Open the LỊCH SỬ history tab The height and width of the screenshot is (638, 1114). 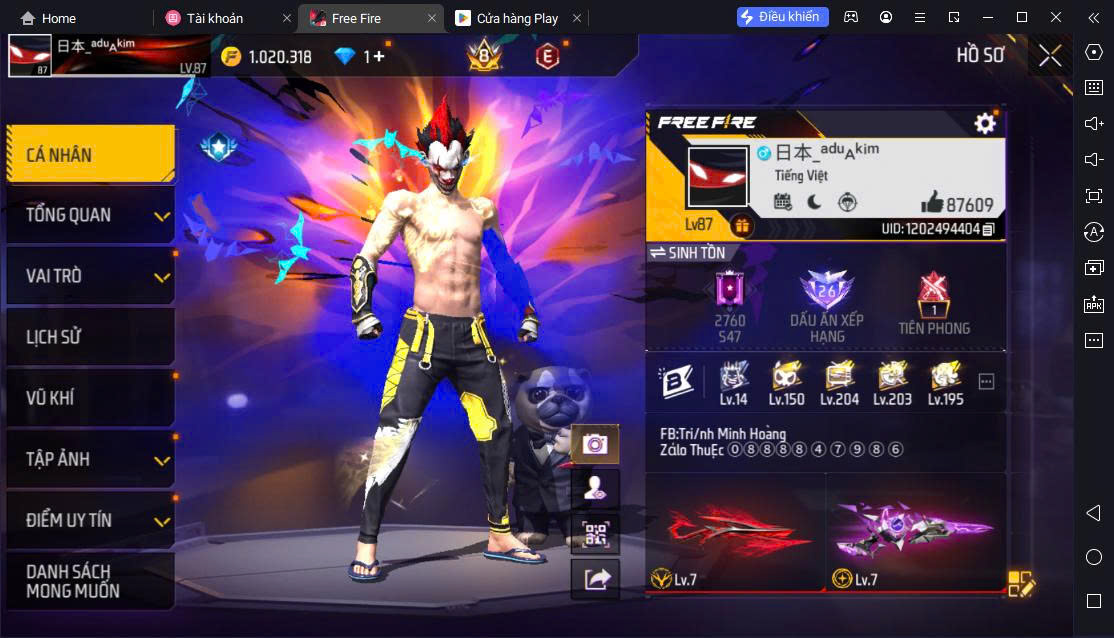[x=90, y=337]
